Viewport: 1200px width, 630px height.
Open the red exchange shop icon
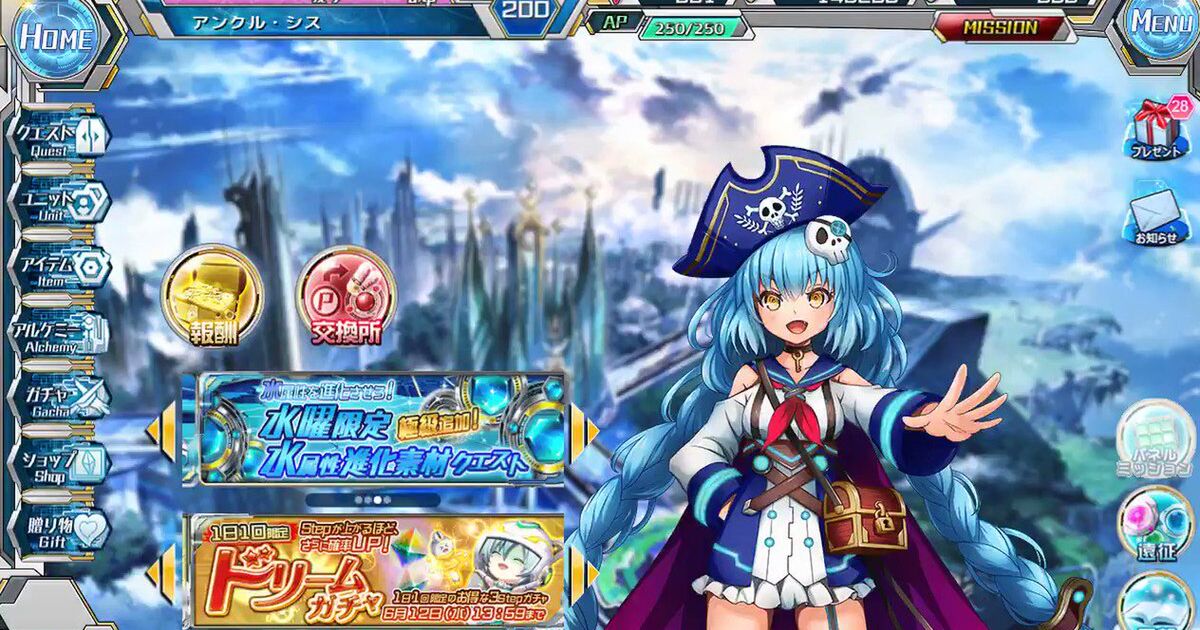347,297
